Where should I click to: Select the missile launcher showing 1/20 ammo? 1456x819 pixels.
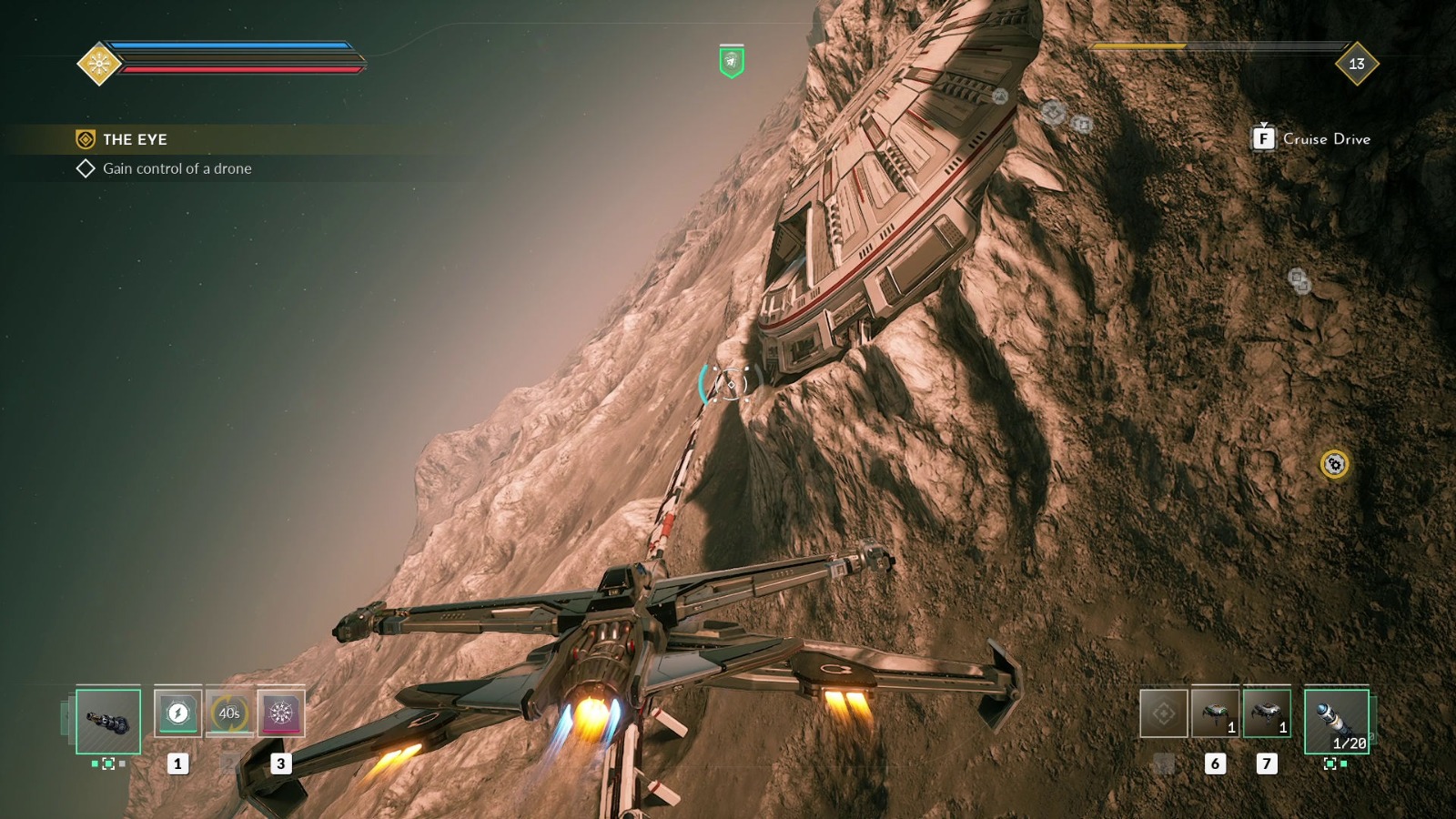(1339, 722)
